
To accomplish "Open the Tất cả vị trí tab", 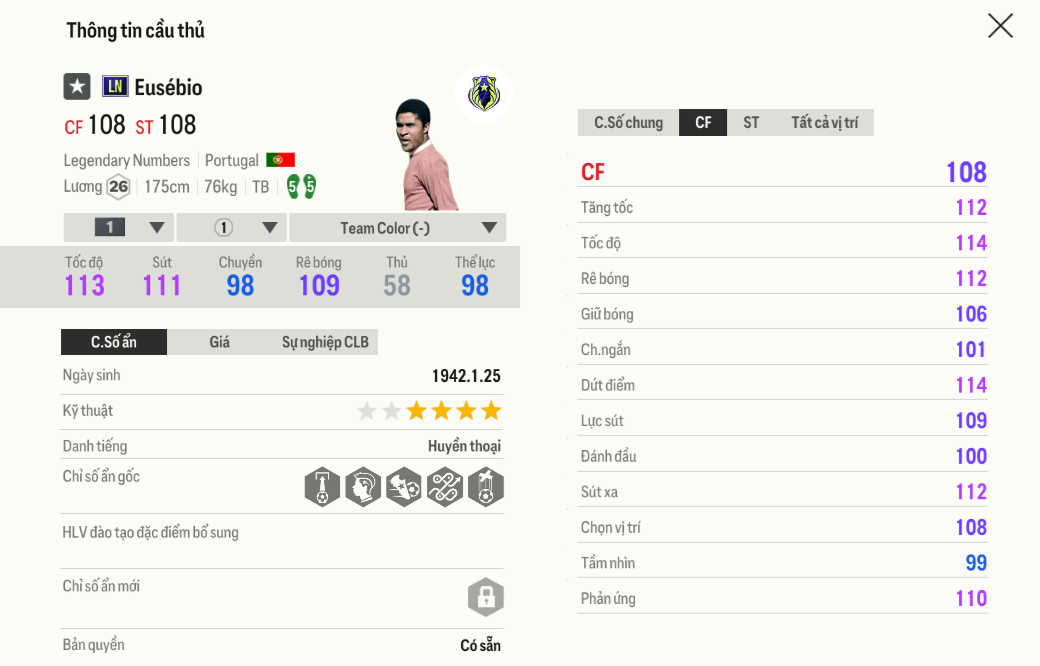I will [824, 123].
